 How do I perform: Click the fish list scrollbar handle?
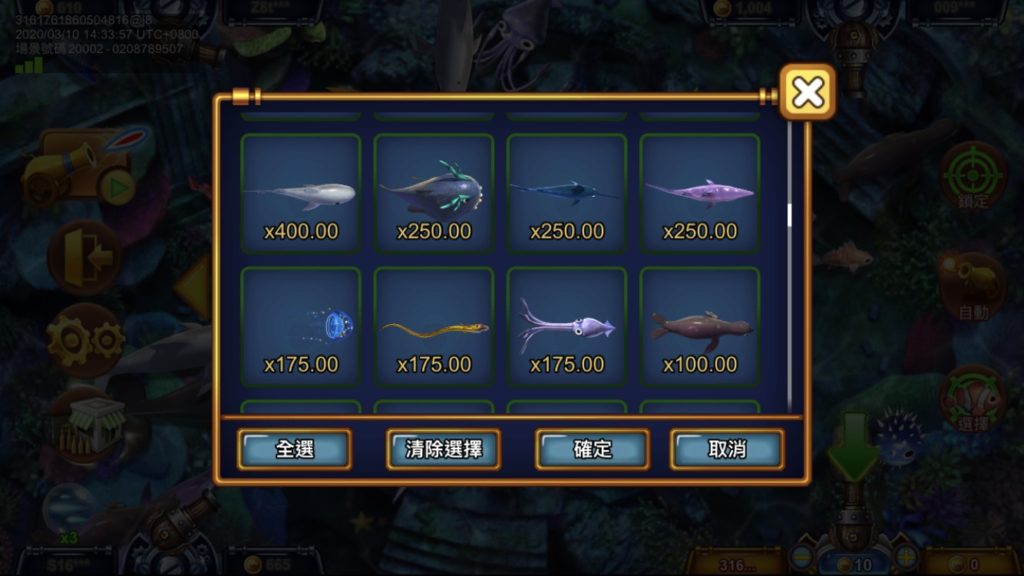790,215
